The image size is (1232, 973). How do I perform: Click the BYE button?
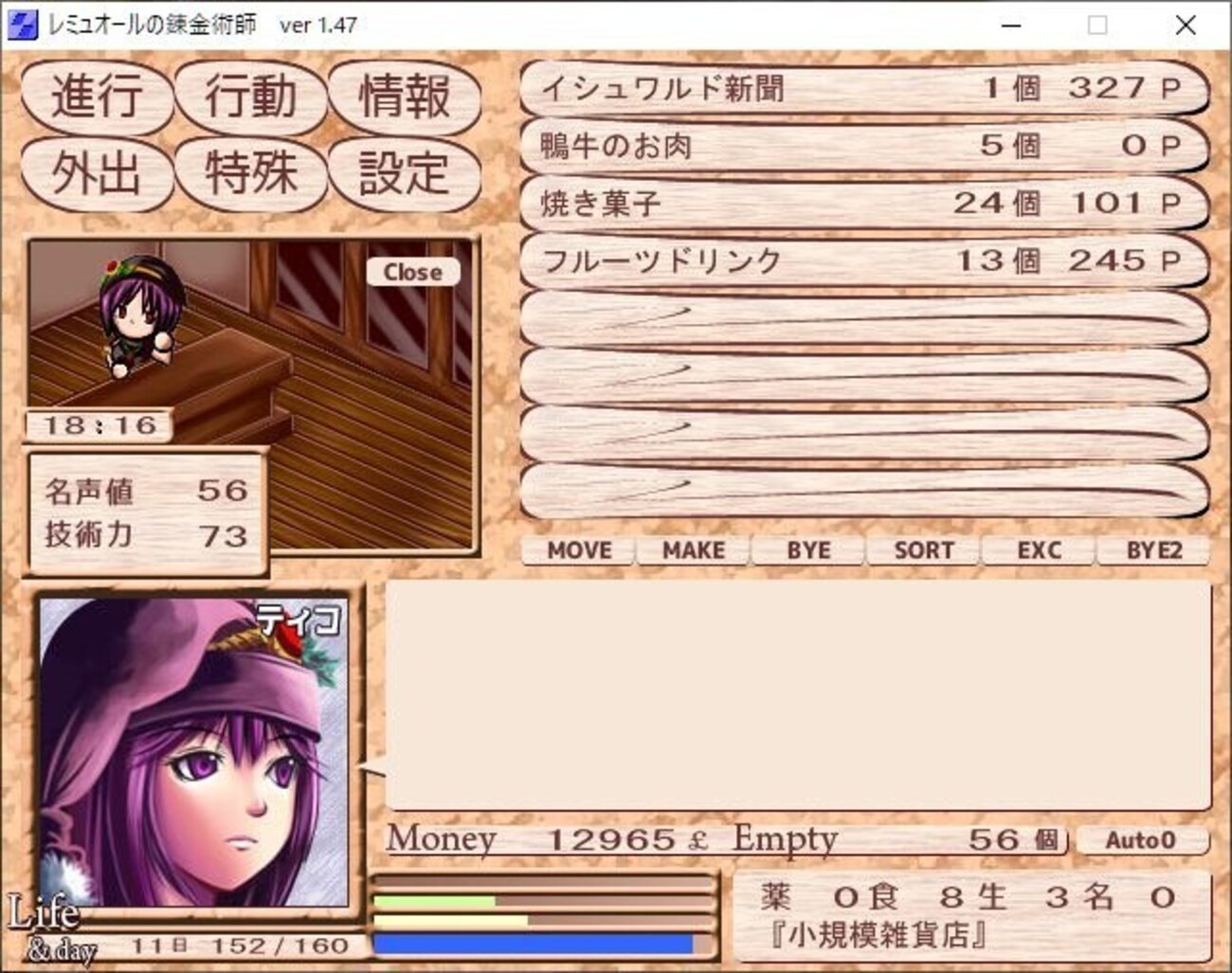(x=808, y=550)
